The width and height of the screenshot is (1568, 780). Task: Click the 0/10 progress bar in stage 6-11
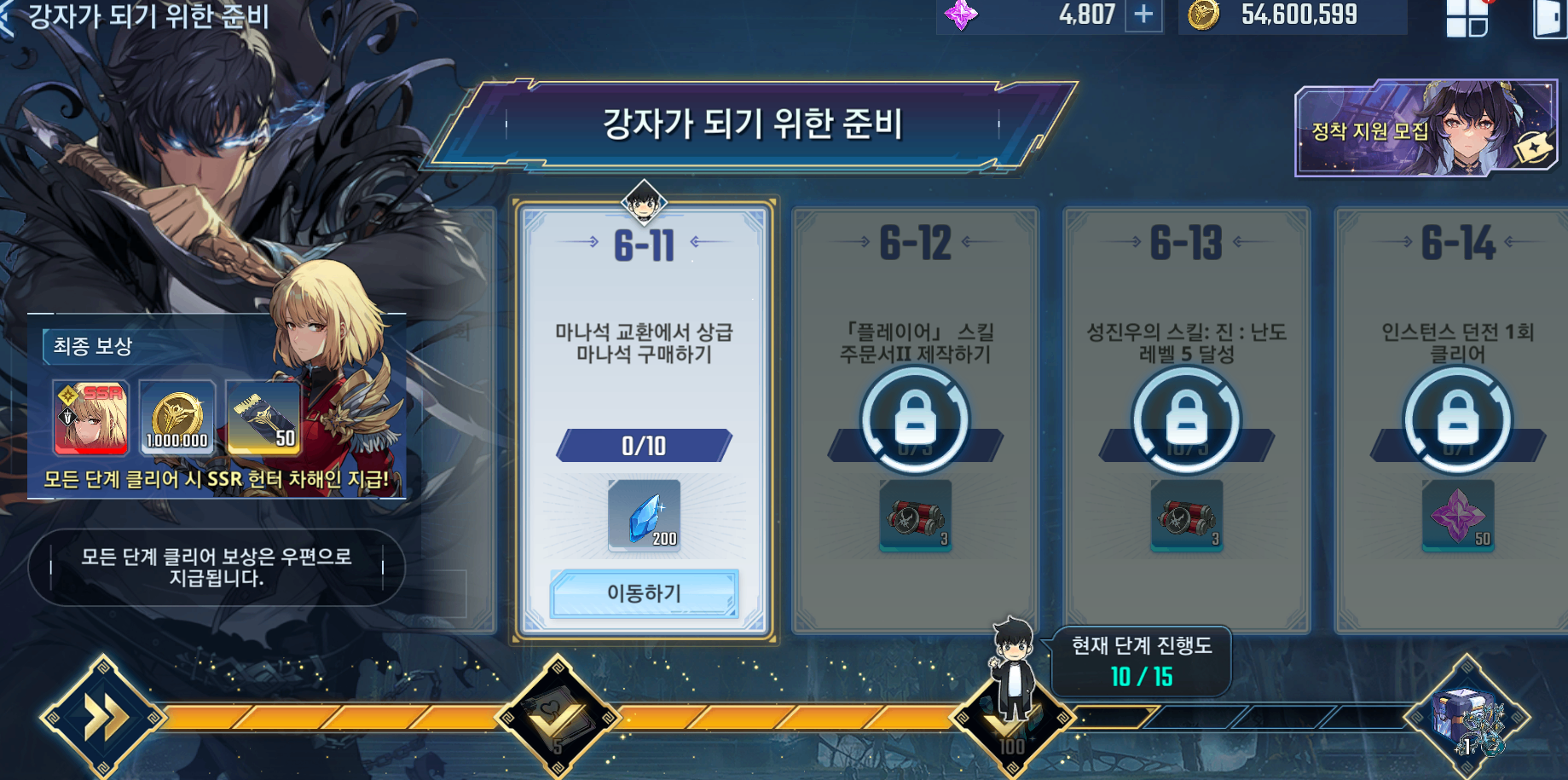click(x=644, y=445)
